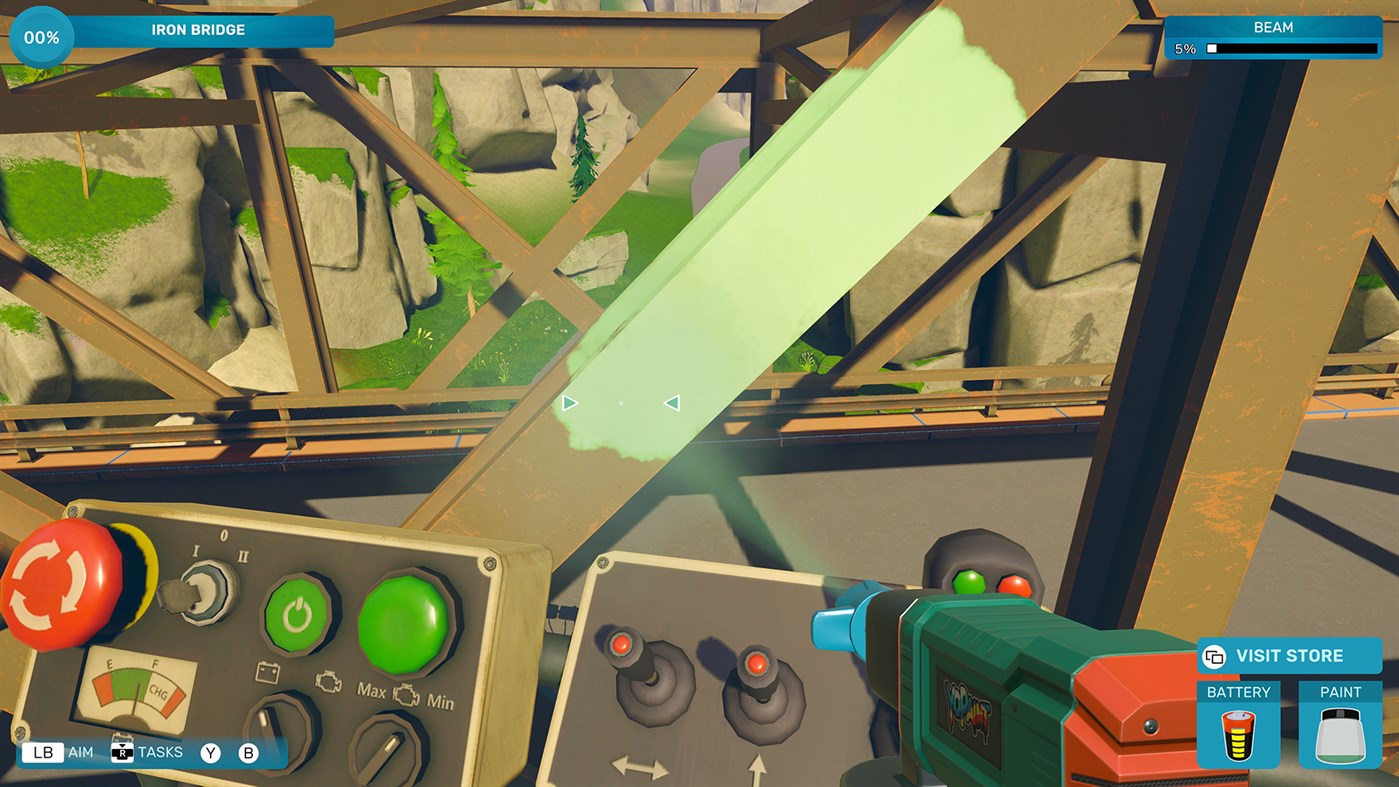This screenshot has height=787, width=1399.
Task: Toggle the ignition key switch to position II
Action: point(207,590)
